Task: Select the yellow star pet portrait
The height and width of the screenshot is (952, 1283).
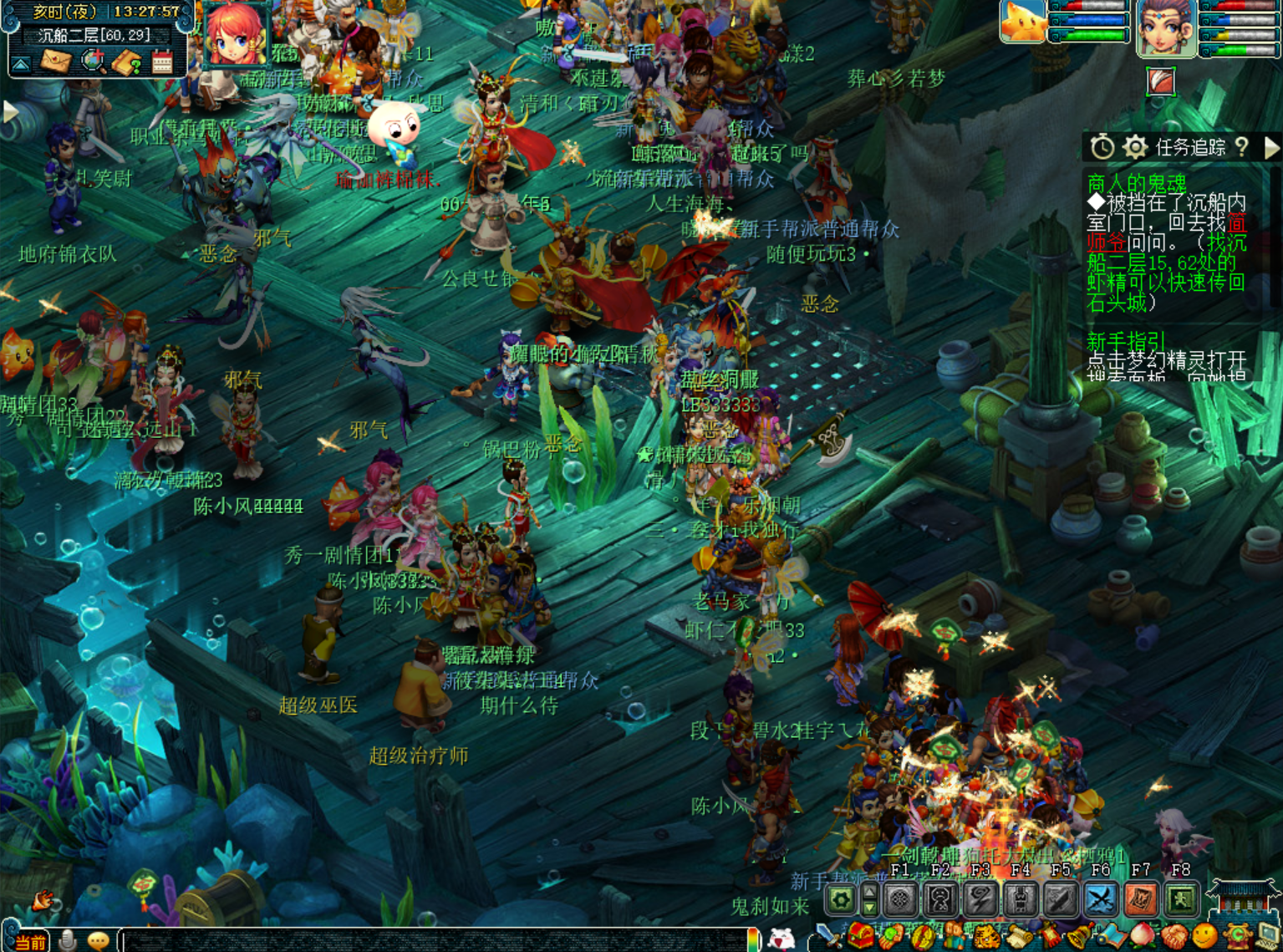Action: point(1023,20)
